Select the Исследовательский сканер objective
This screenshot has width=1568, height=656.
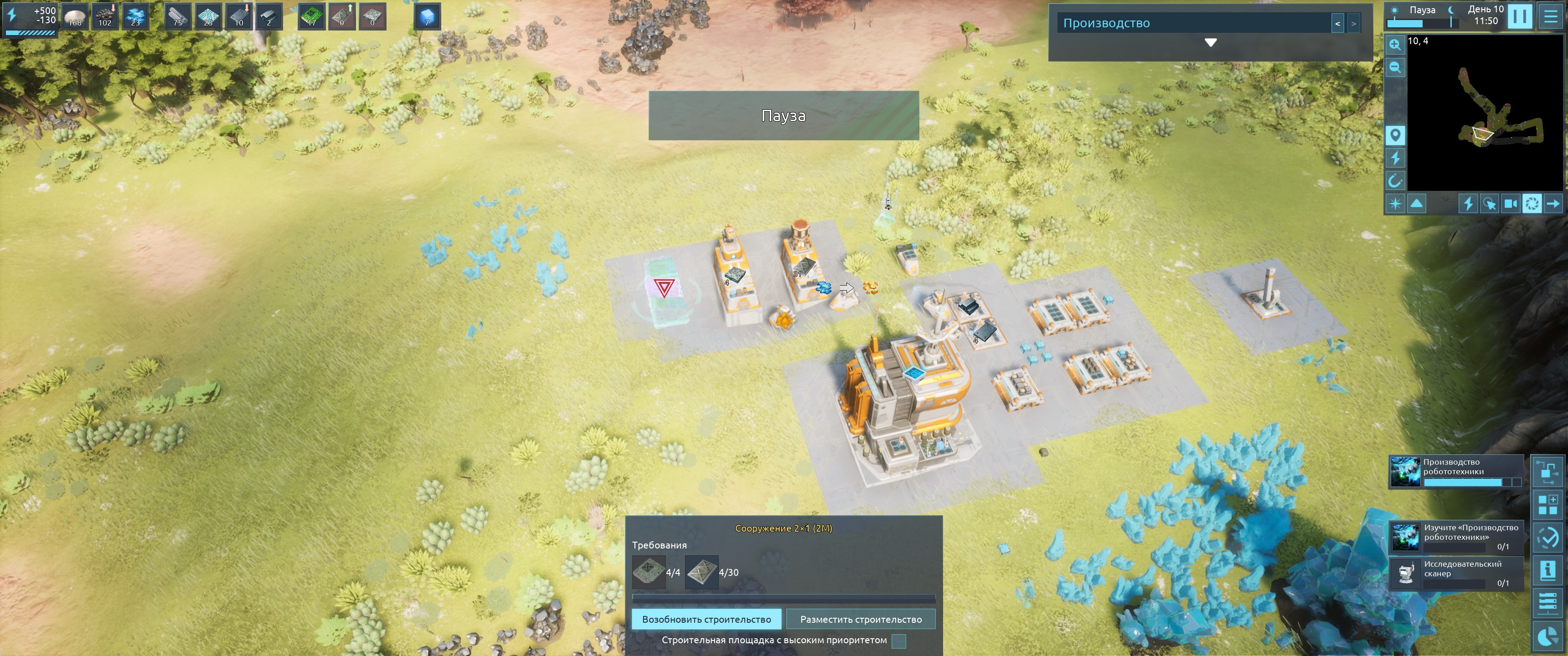(1455, 573)
